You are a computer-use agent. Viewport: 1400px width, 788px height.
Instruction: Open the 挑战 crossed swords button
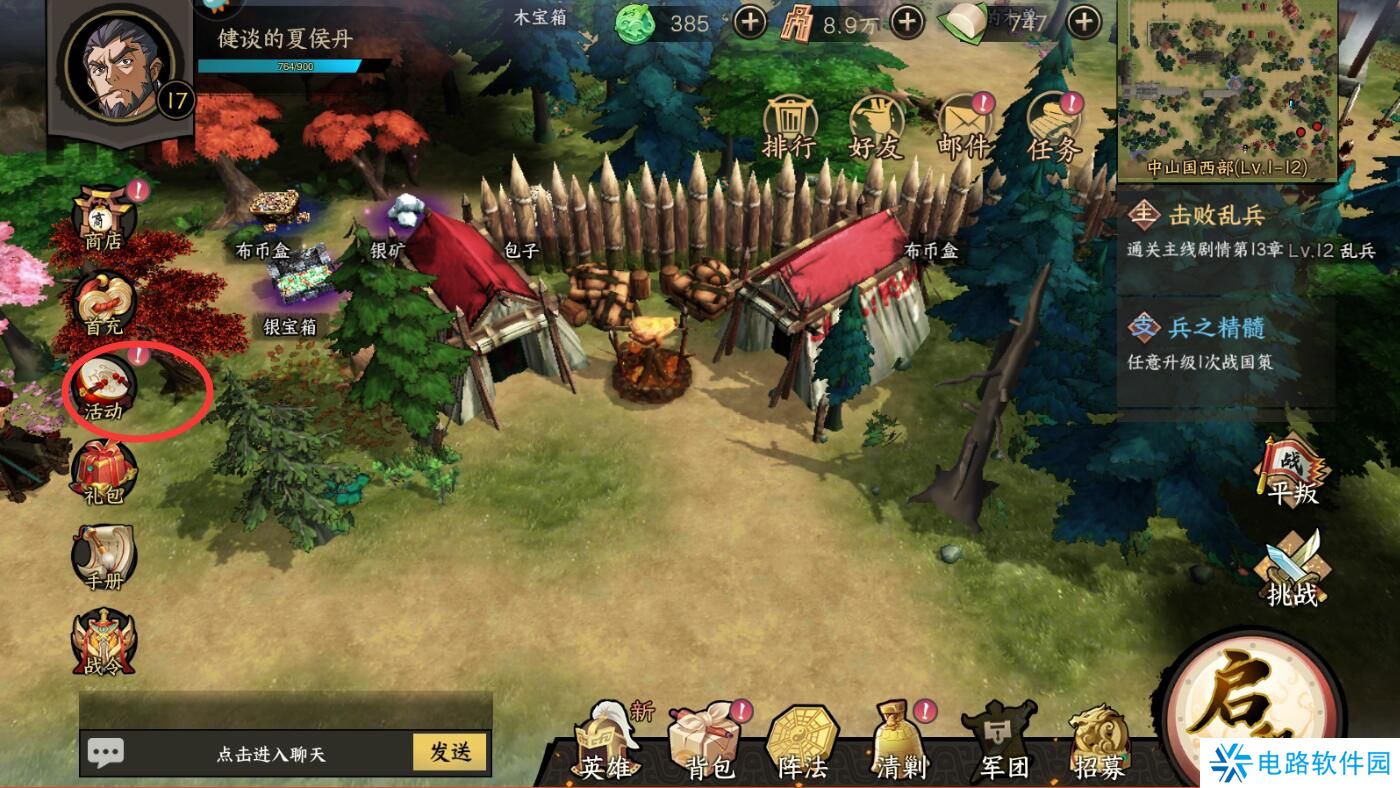coord(1293,570)
